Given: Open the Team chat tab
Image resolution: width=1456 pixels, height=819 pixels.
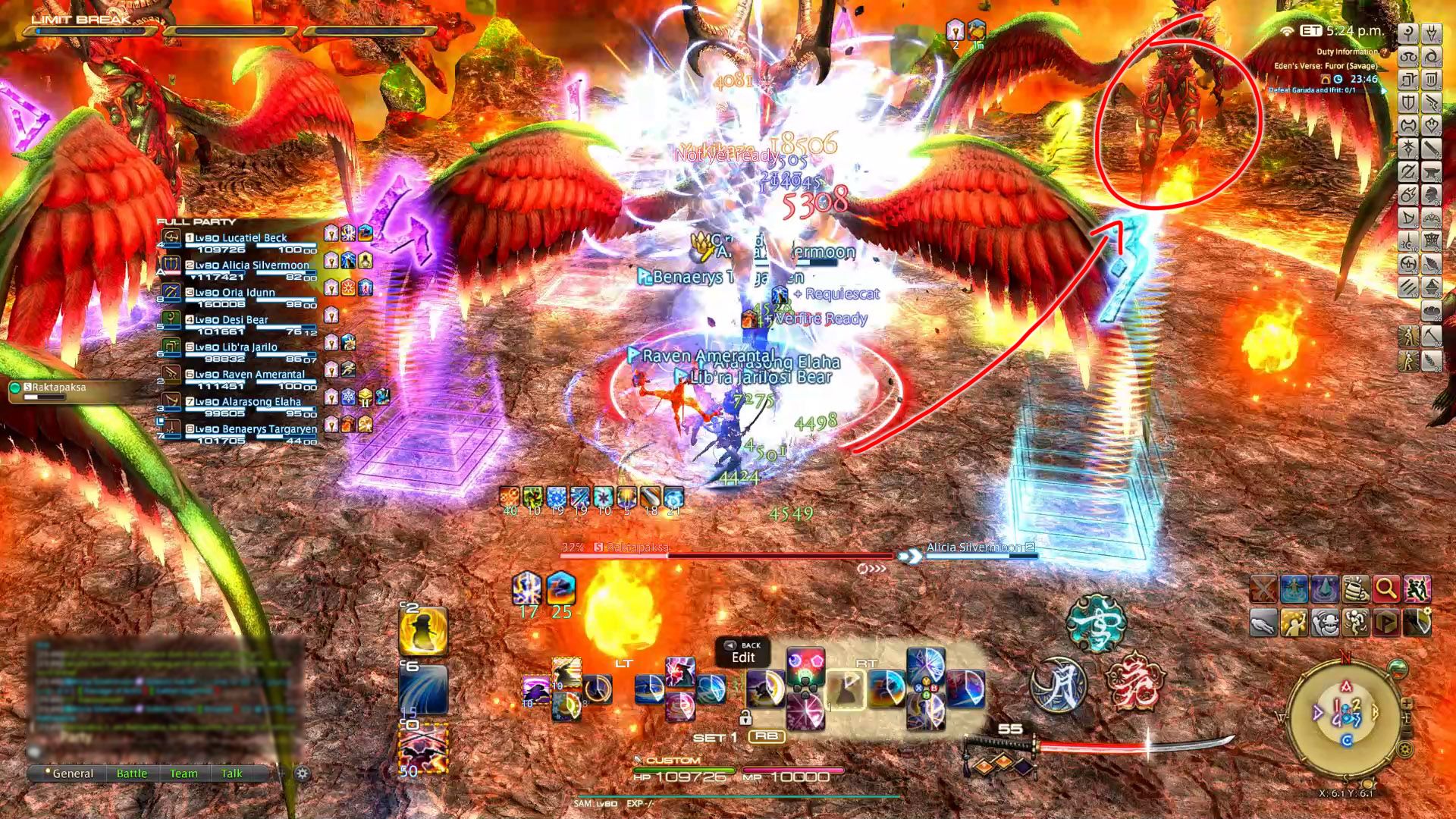Looking at the screenshot, I should pyautogui.click(x=184, y=773).
